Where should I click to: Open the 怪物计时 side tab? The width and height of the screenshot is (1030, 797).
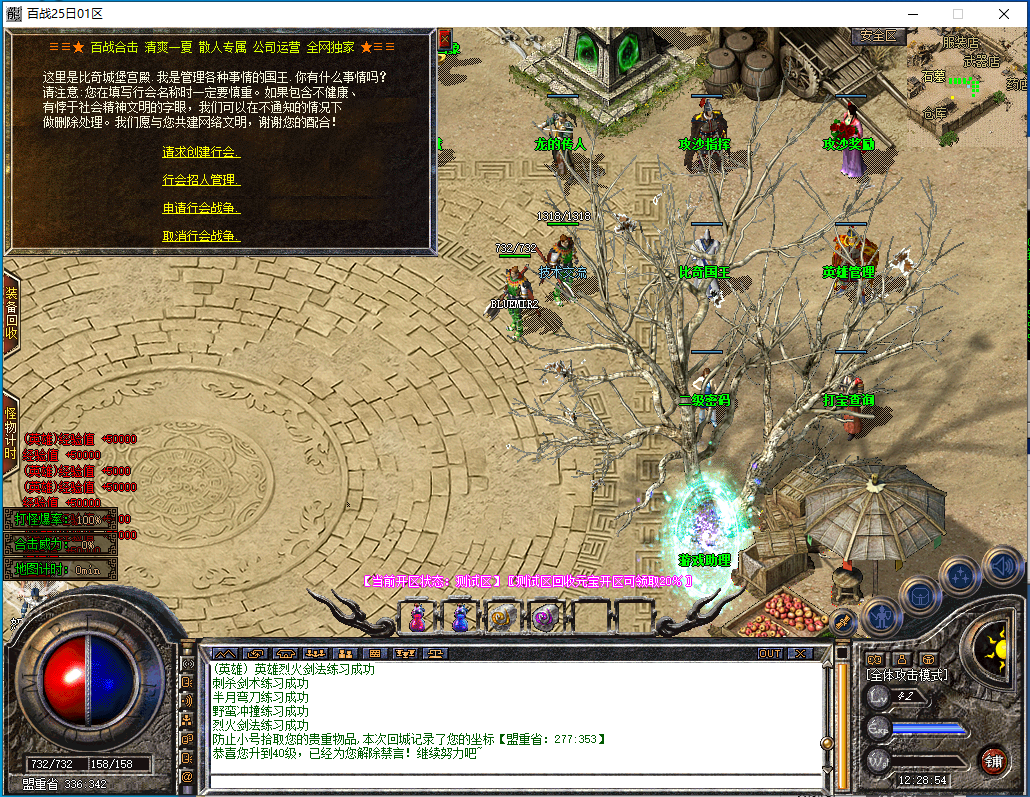coord(11,433)
